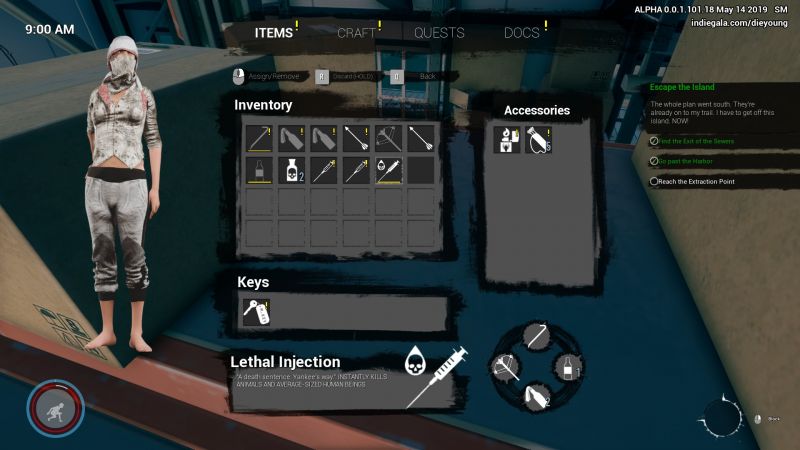Pick the crossbow slot on the quick wheel

click(x=507, y=367)
